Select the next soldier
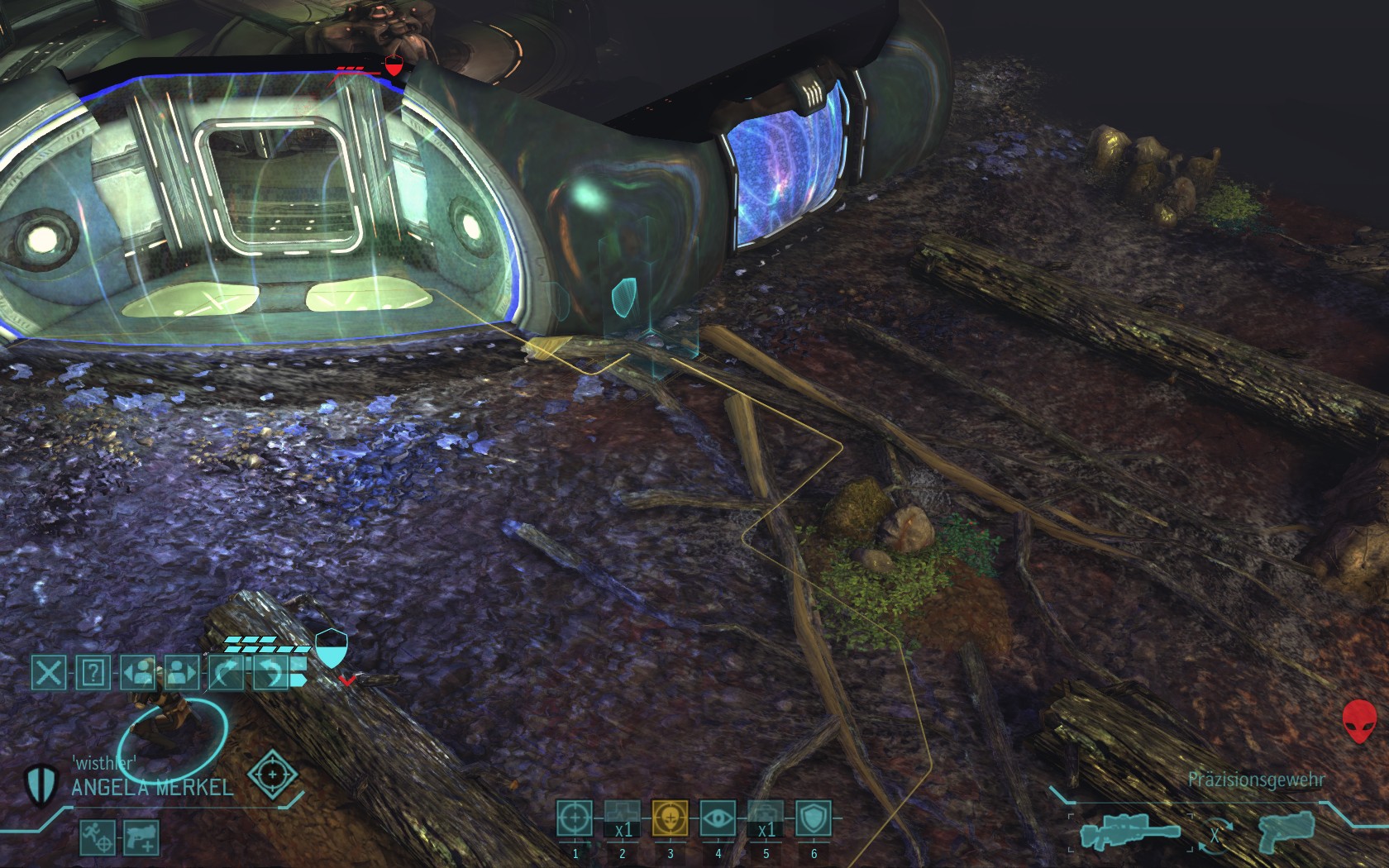Viewport: 1389px width, 868px height. [x=182, y=673]
